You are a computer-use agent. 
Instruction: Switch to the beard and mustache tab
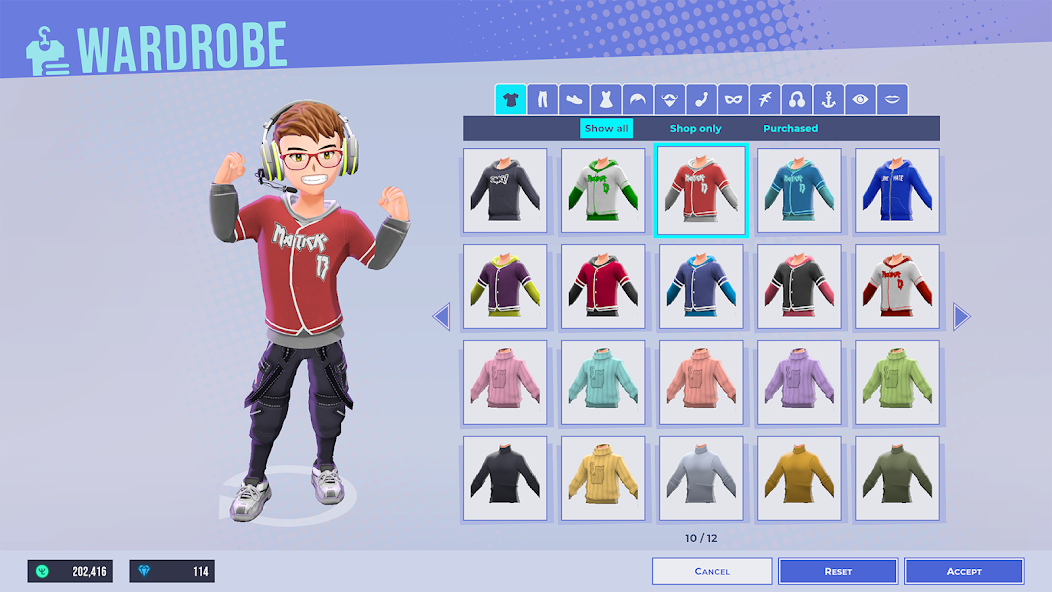click(x=669, y=99)
